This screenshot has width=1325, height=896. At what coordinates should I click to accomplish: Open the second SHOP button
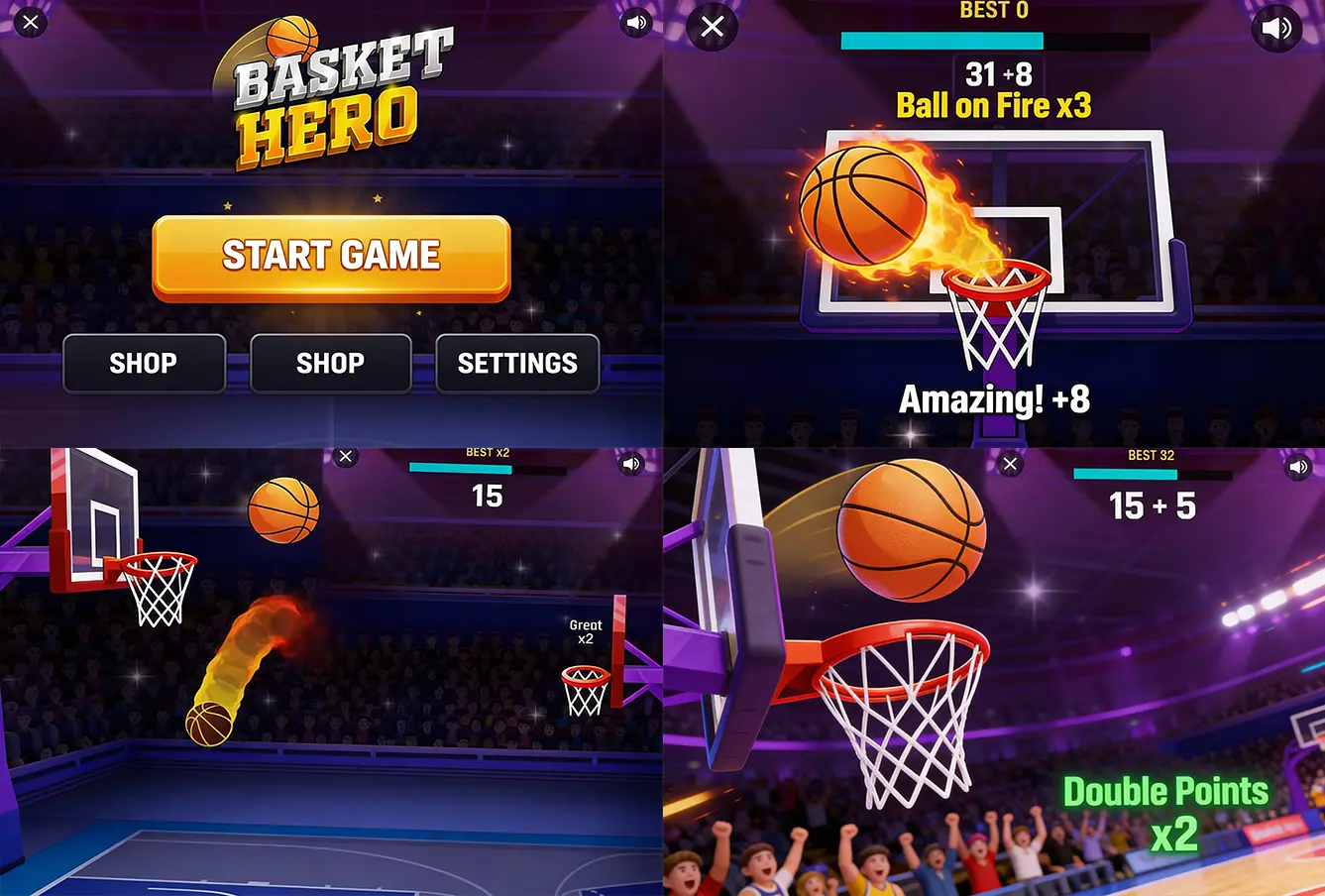click(x=330, y=364)
